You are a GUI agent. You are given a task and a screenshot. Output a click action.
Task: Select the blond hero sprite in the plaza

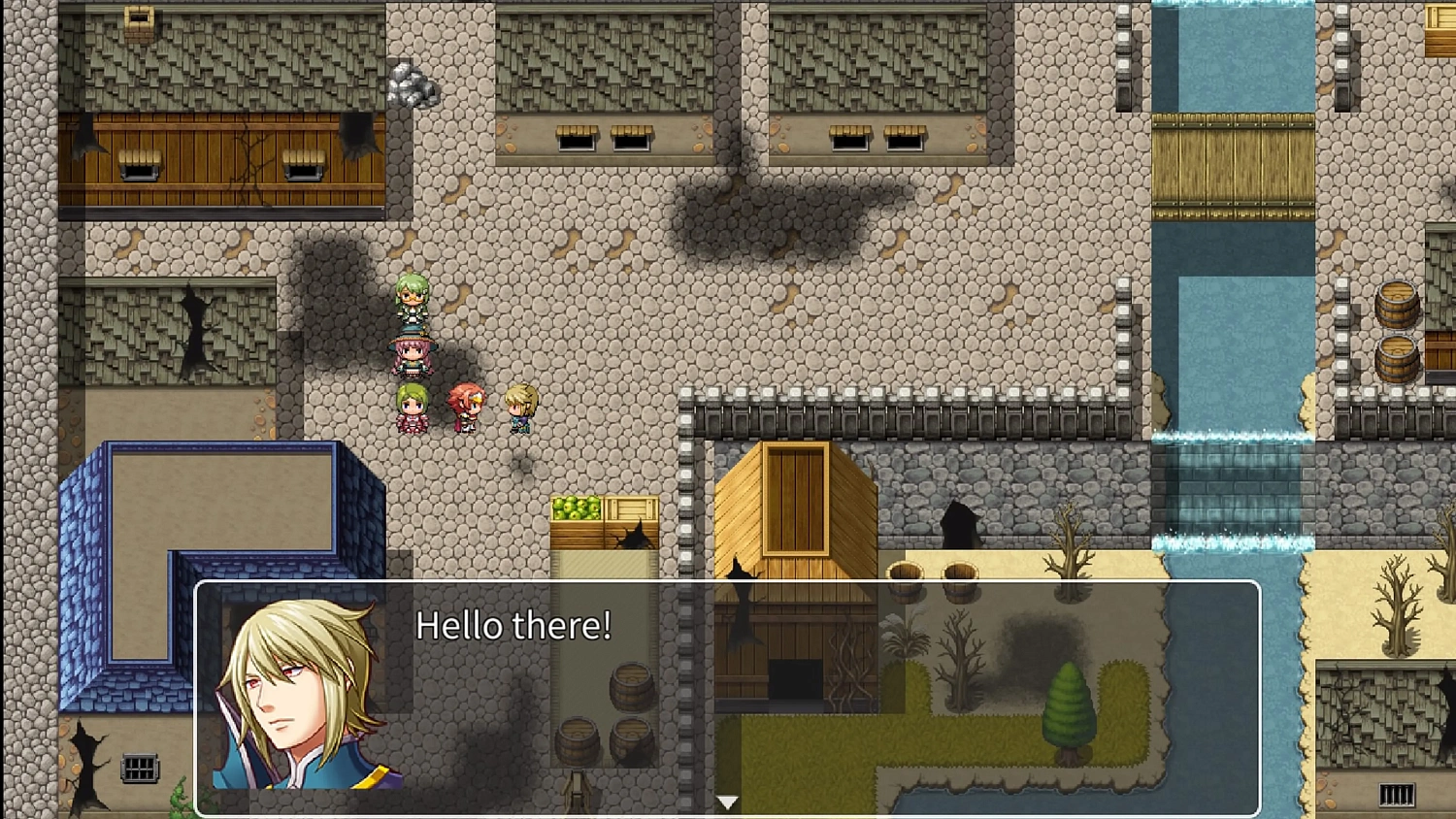519,406
